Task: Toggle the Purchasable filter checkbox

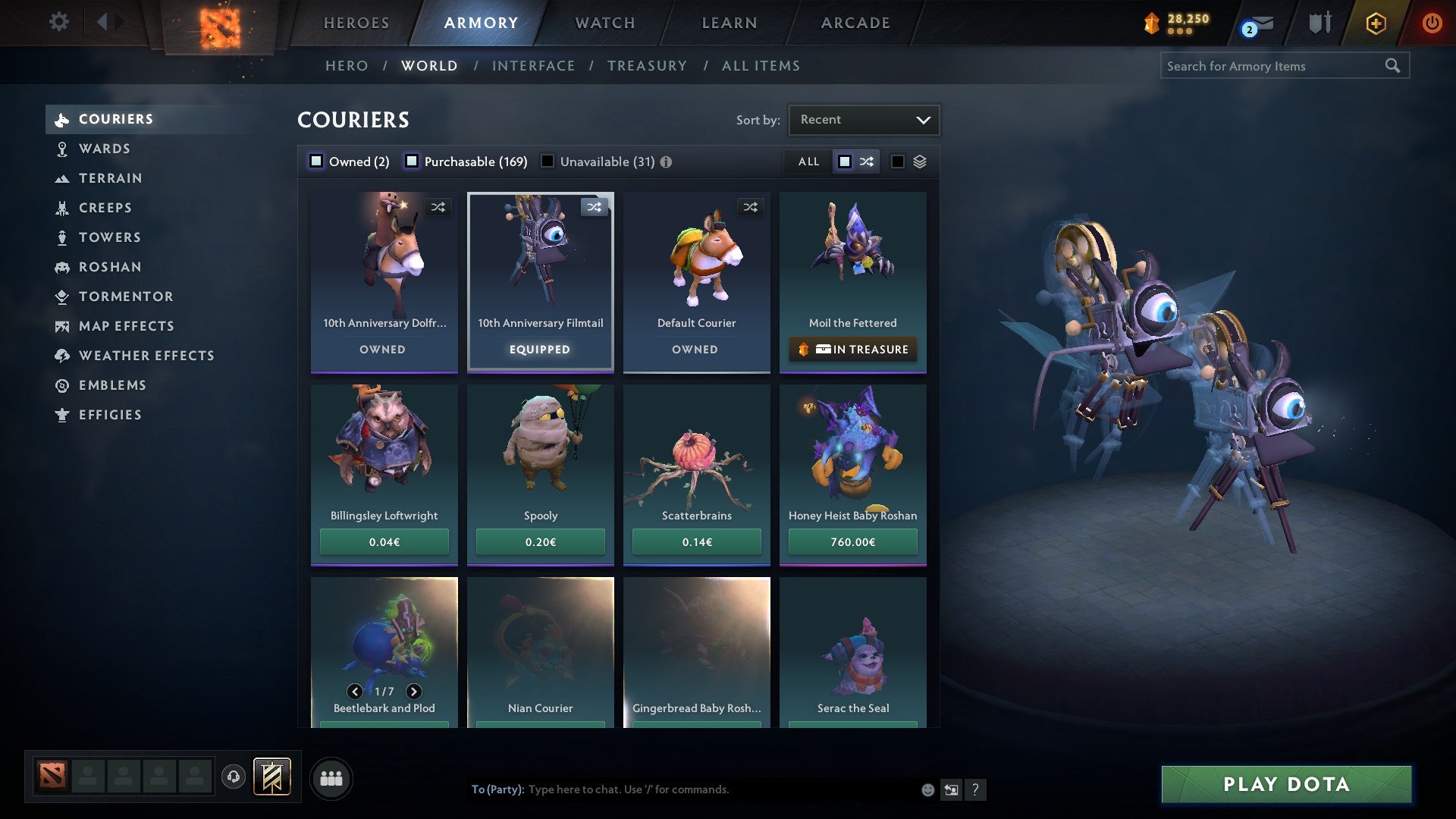Action: point(413,162)
